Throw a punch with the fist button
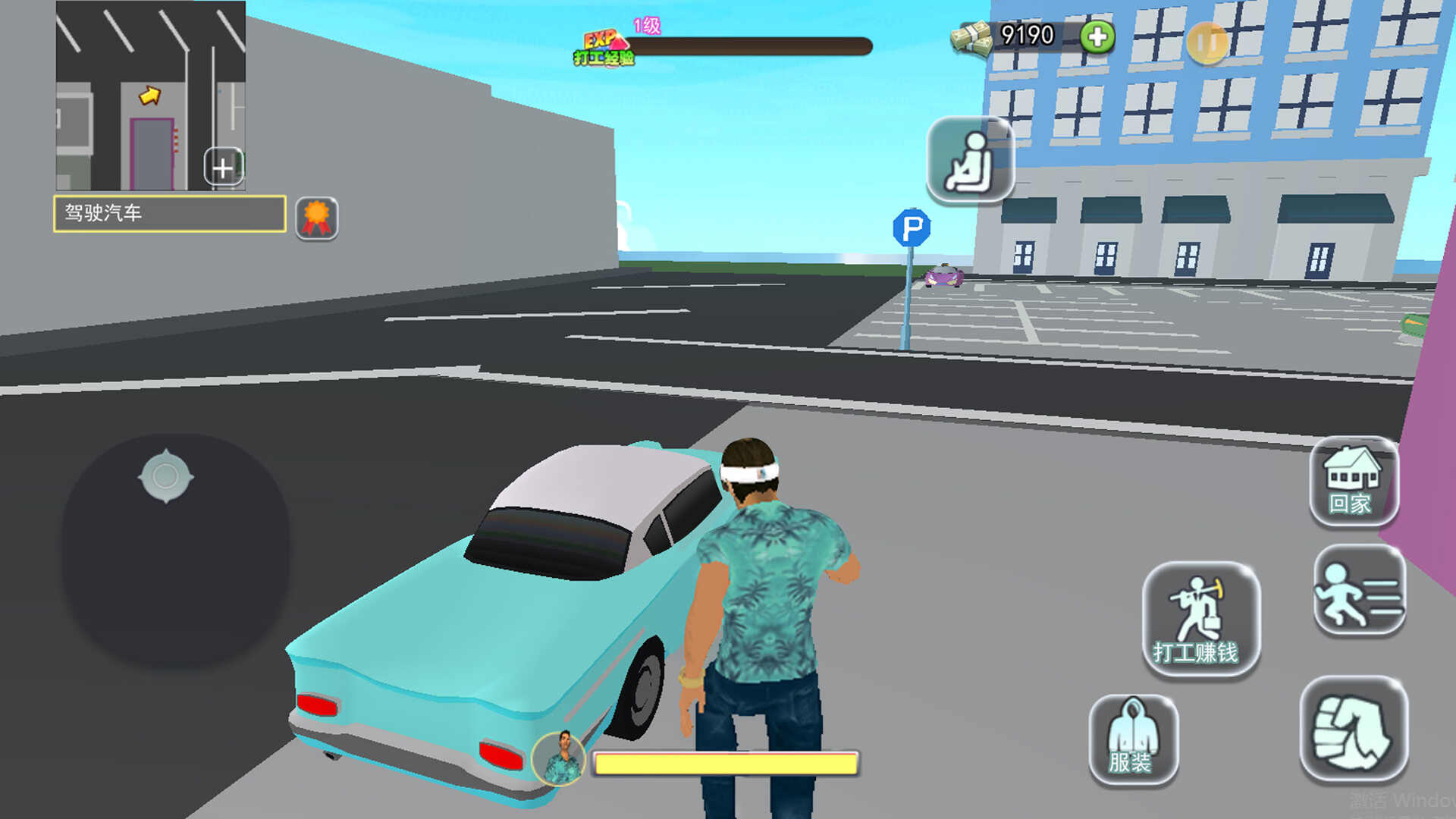 (x=1354, y=730)
